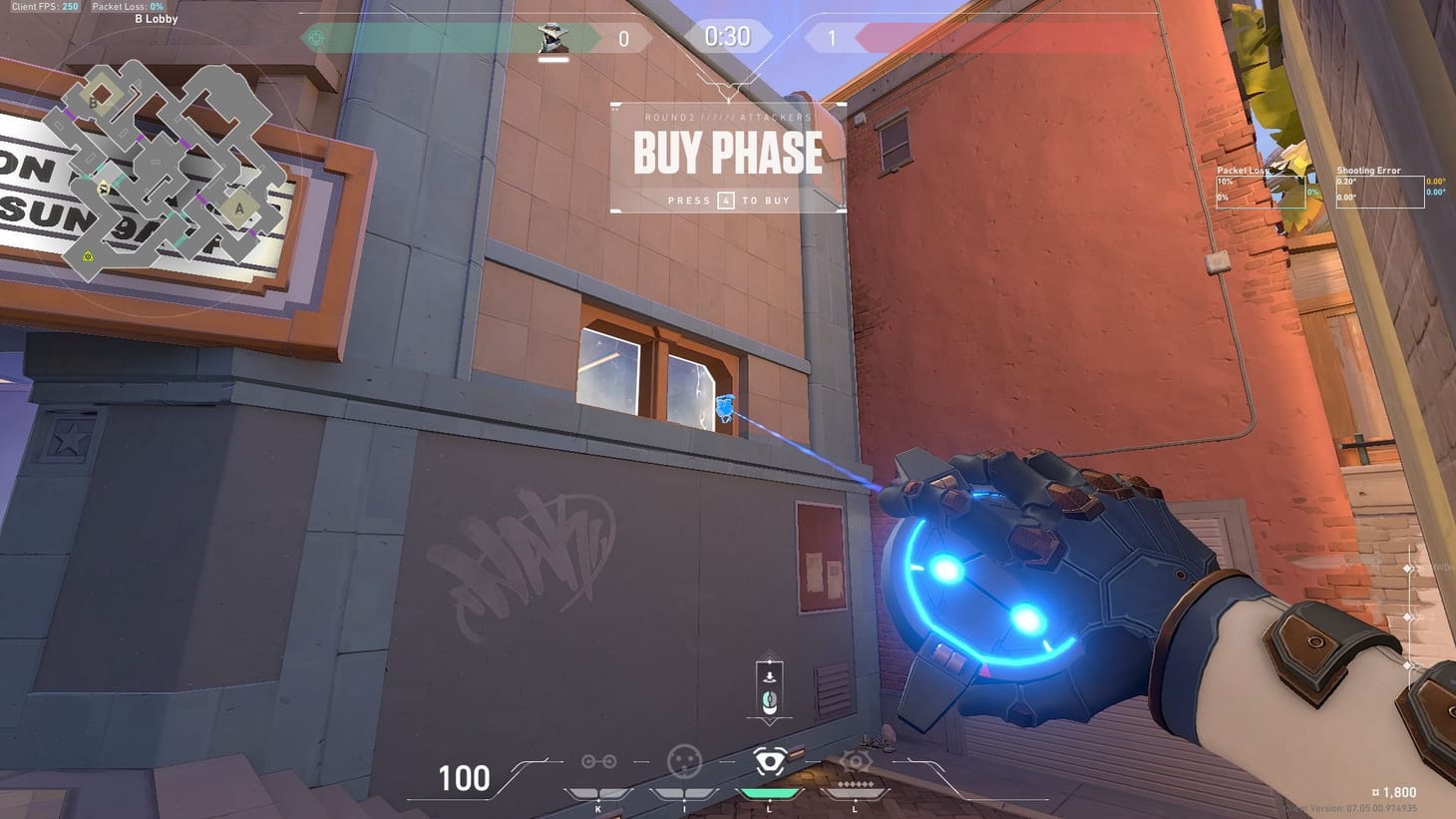Click the attackers' score showing 0

[x=623, y=37]
